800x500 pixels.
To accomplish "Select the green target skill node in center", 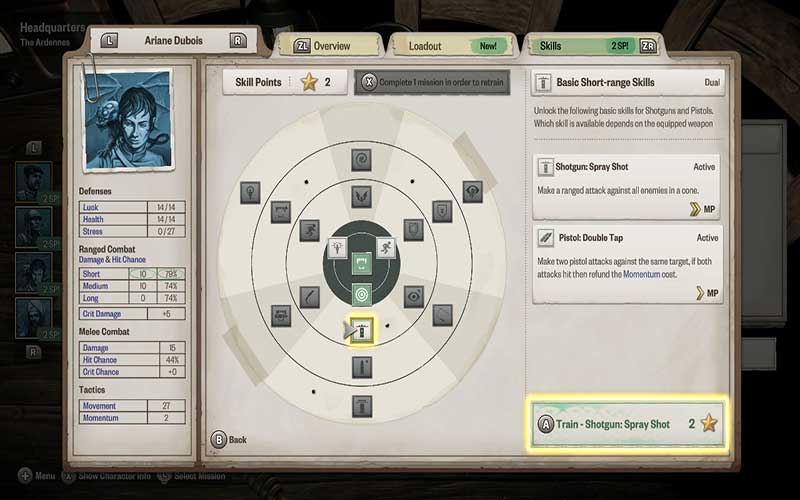I will pyautogui.click(x=361, y=295).
